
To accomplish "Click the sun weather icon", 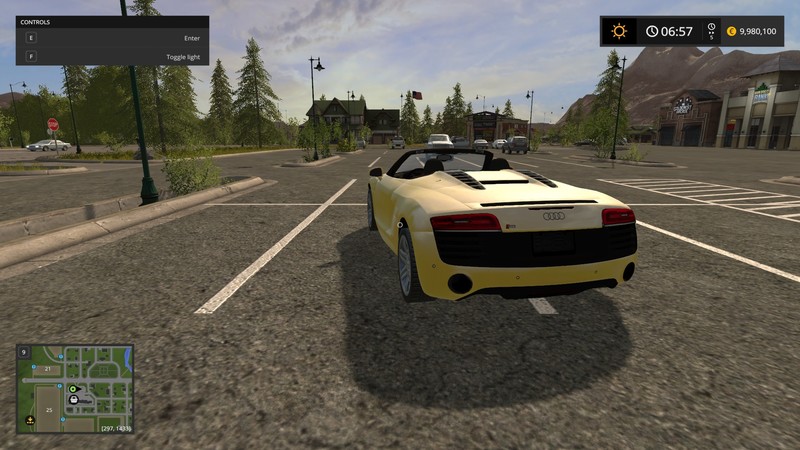I will pos(619,31).
